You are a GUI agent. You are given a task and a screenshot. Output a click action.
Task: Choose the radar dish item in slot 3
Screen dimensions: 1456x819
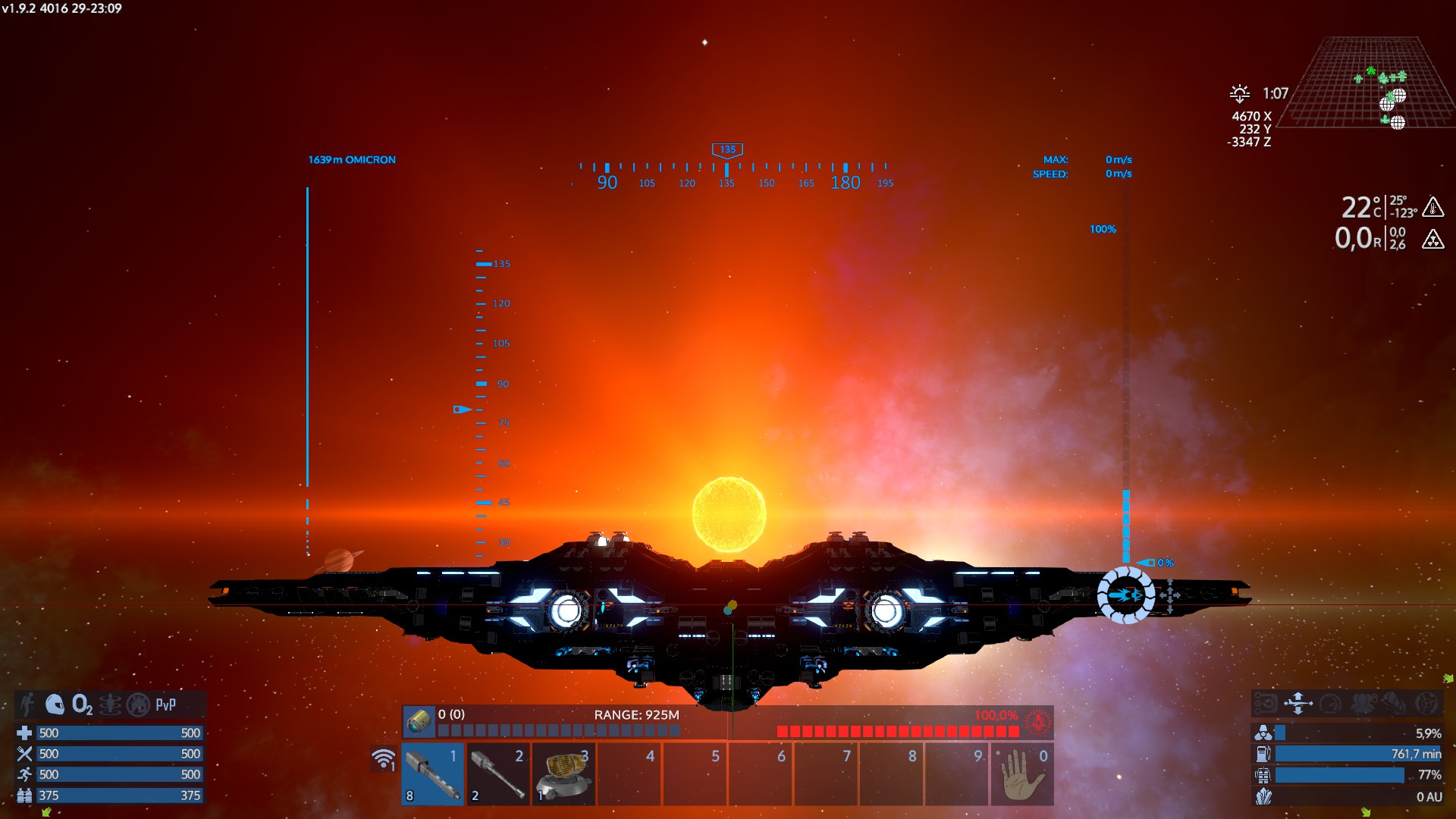[563, 773]
